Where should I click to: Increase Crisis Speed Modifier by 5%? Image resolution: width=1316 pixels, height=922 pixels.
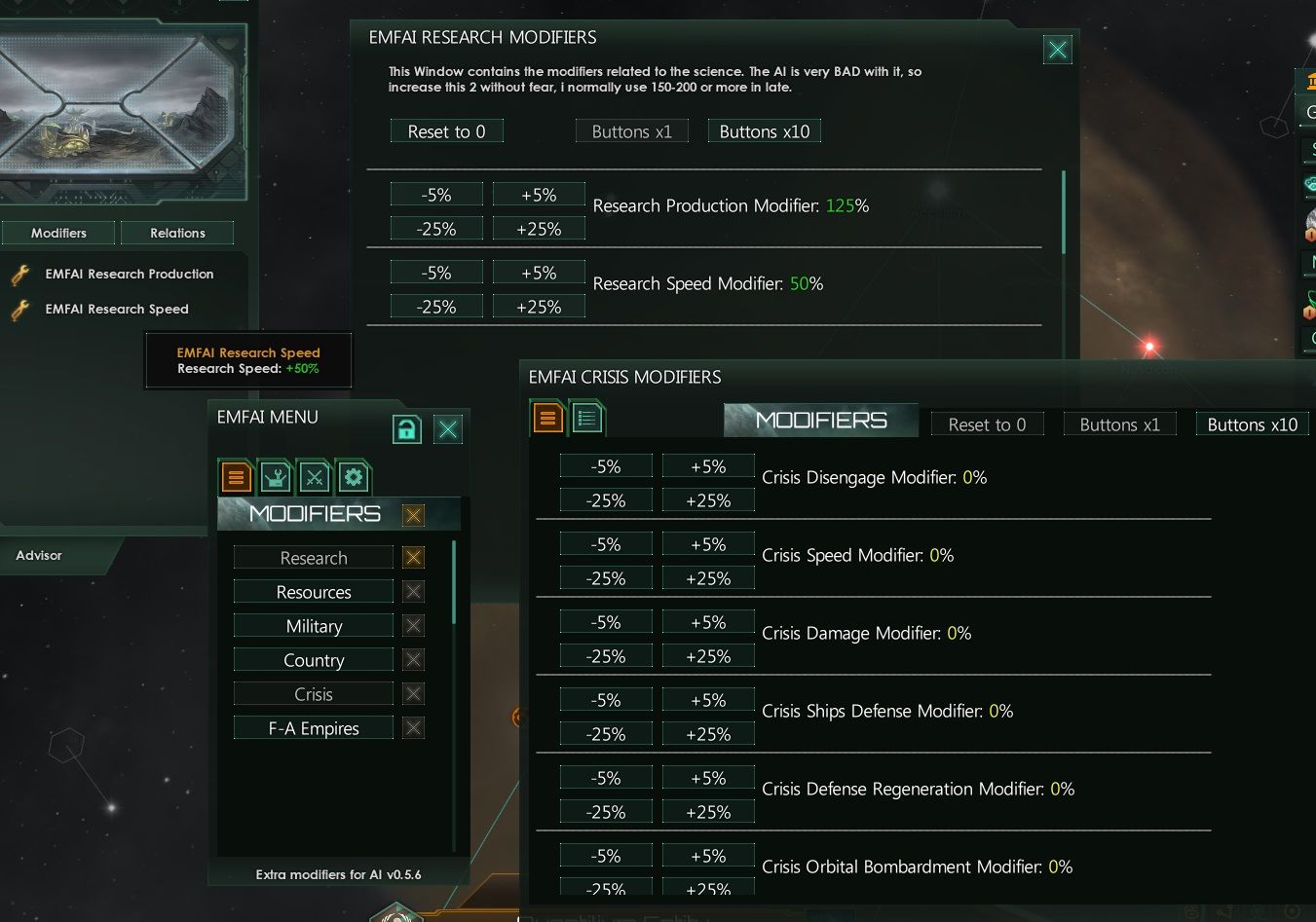point(708,543)
